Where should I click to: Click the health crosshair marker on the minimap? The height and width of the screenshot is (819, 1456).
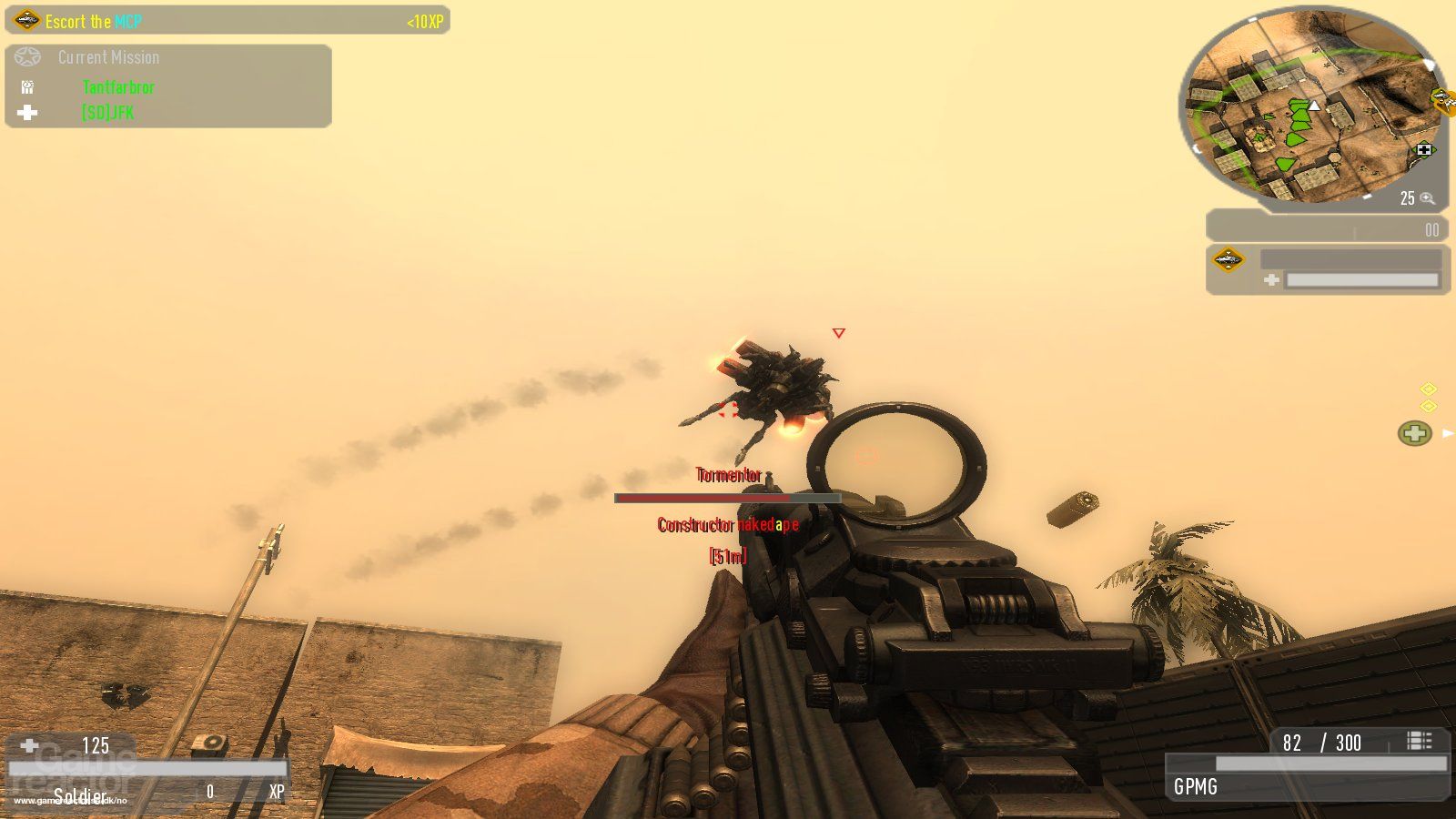pyautogui.click(x=1423, y=148)
